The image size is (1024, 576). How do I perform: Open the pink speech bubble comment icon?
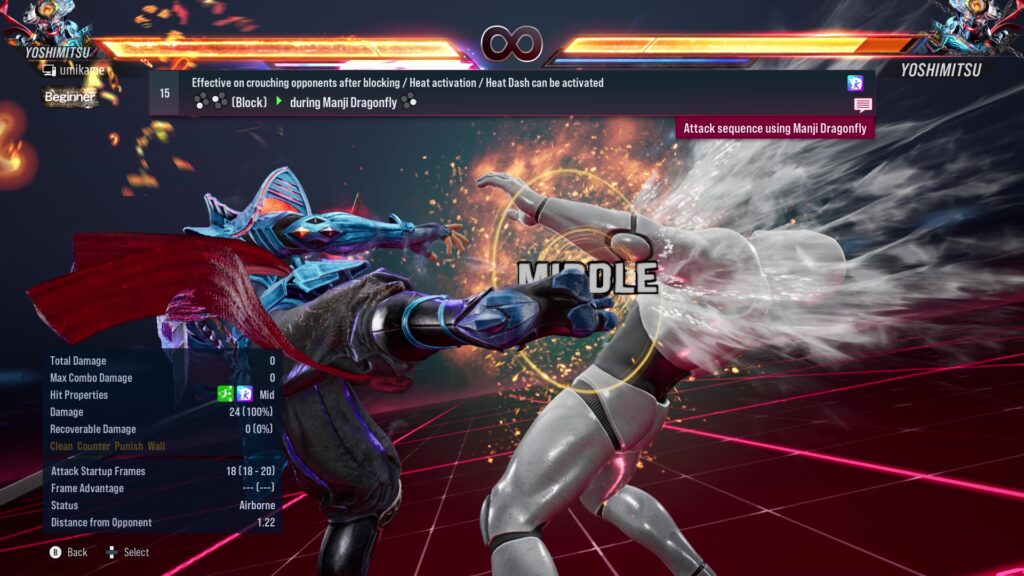coord(862,105)
